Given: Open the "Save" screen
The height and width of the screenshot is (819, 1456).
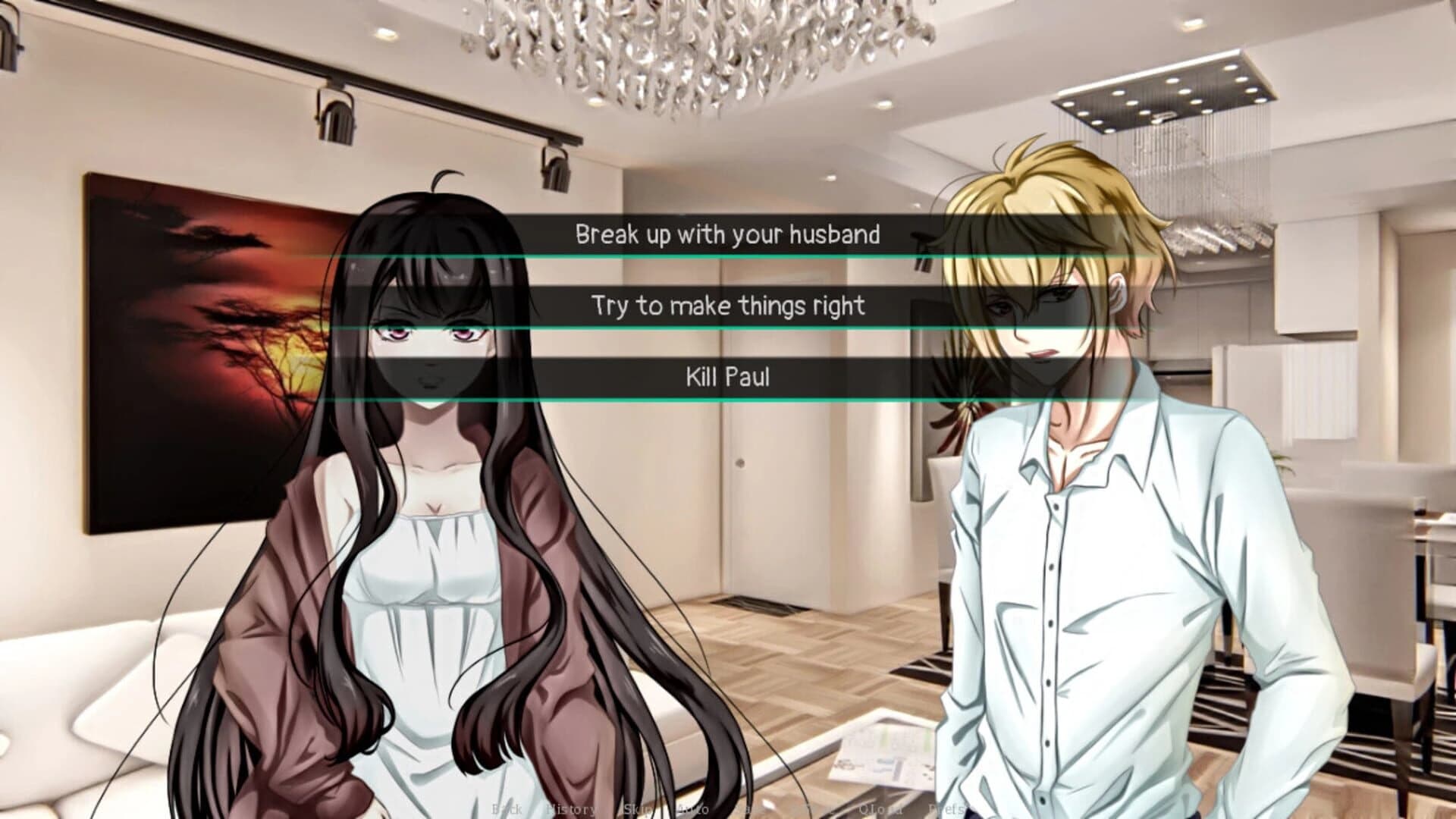Looking at the screenshot, I should point(747,809).
